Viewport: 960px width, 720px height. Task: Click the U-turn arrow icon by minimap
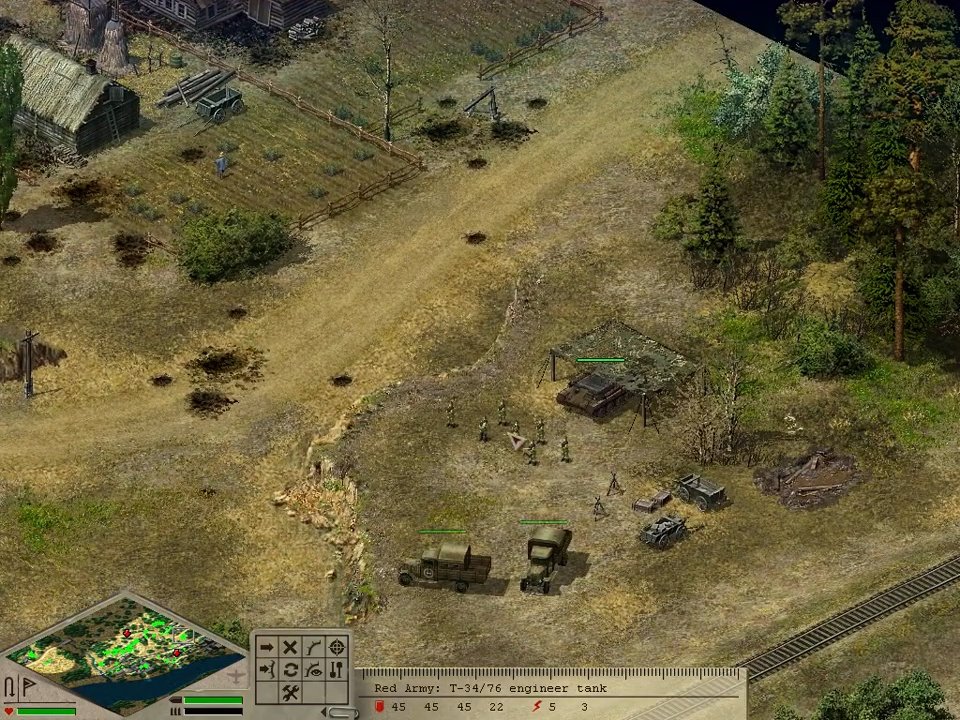click(x=10, y=688)
